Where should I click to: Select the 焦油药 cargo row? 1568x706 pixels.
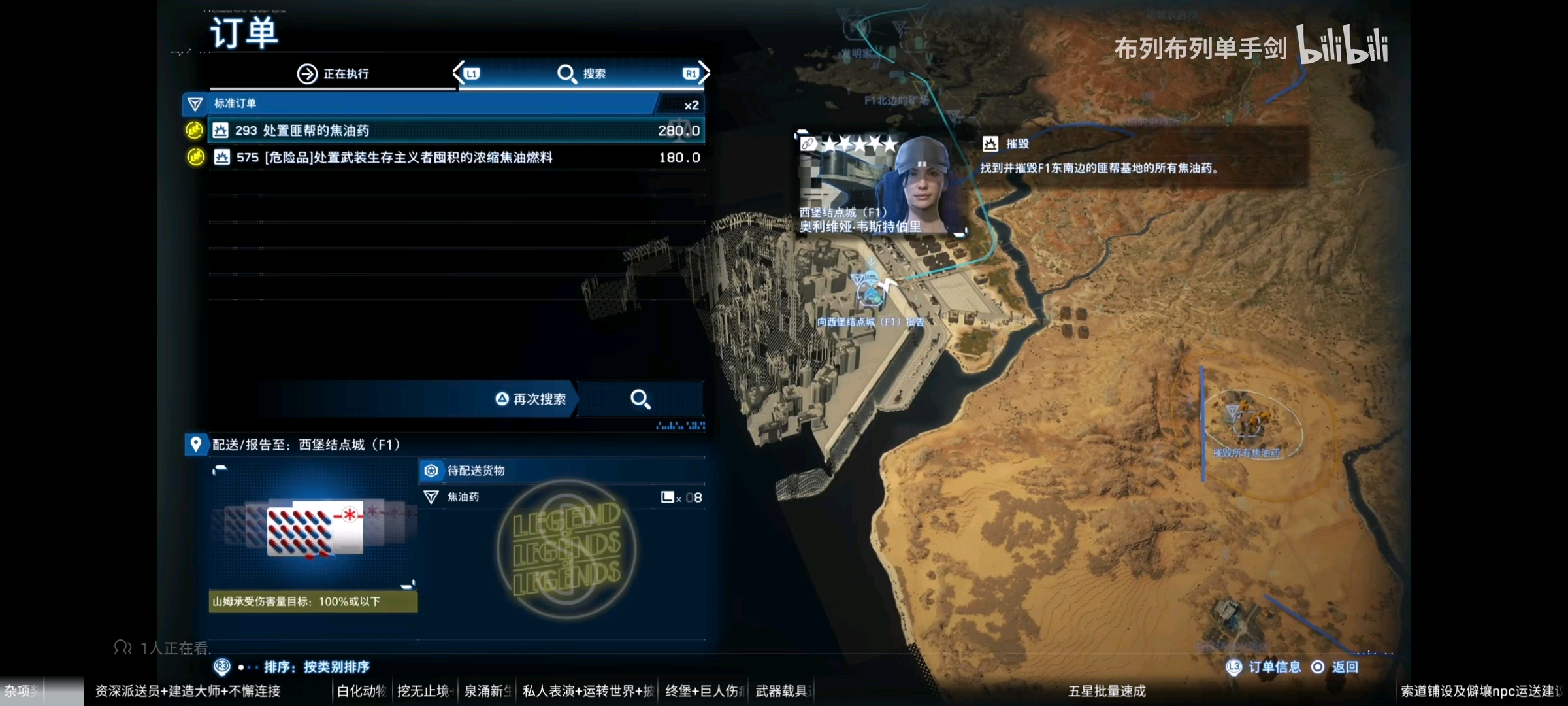tap(562, 497)
